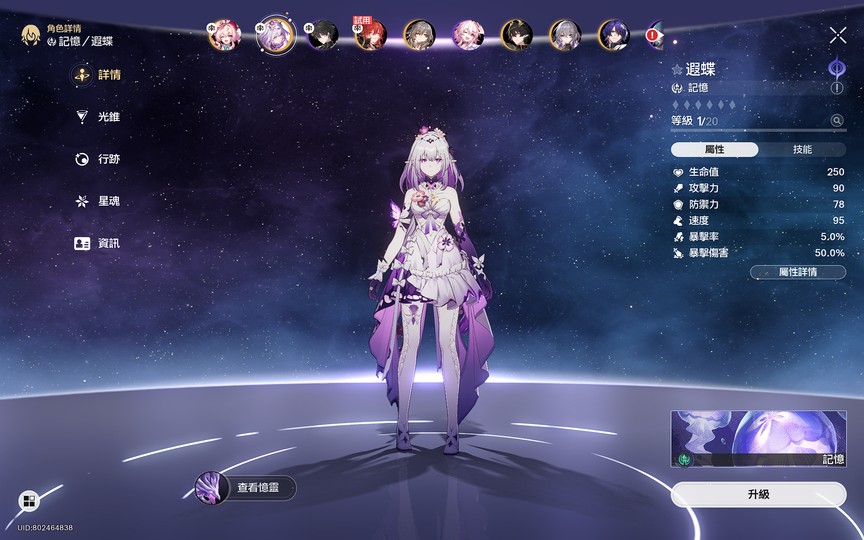Image resolution: width=864 pixels, height=540 pixels.
Task: Open the path info exclamation icon
Action: (x=837, y=88)
